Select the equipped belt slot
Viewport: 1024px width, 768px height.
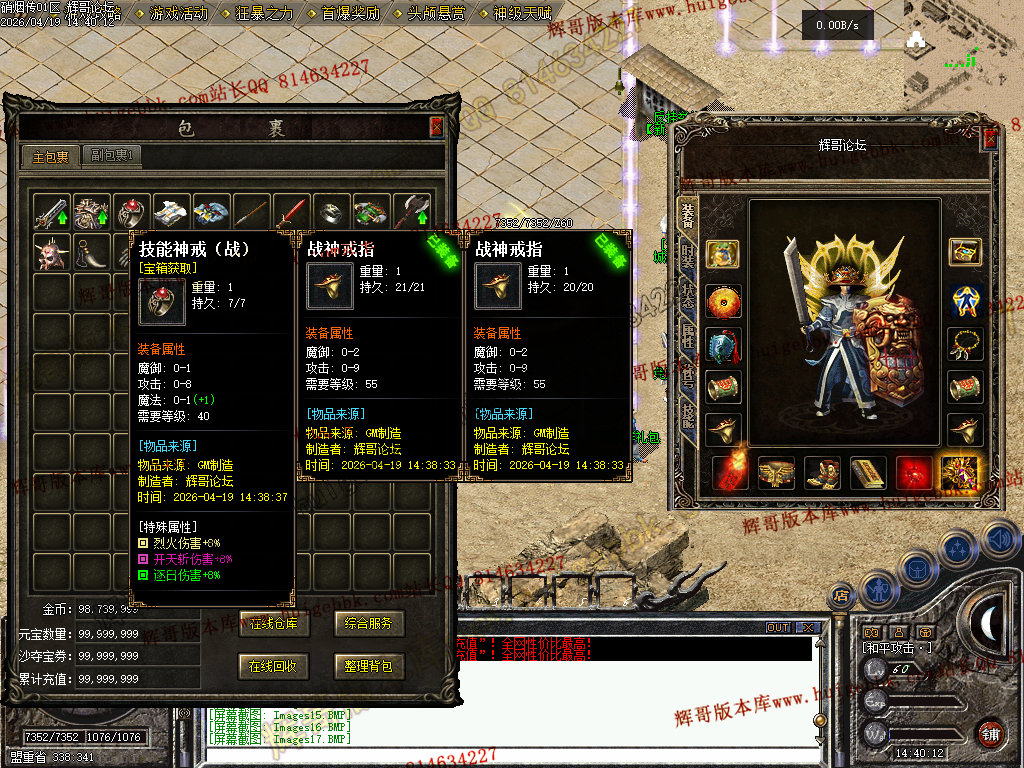coord(776,473)
